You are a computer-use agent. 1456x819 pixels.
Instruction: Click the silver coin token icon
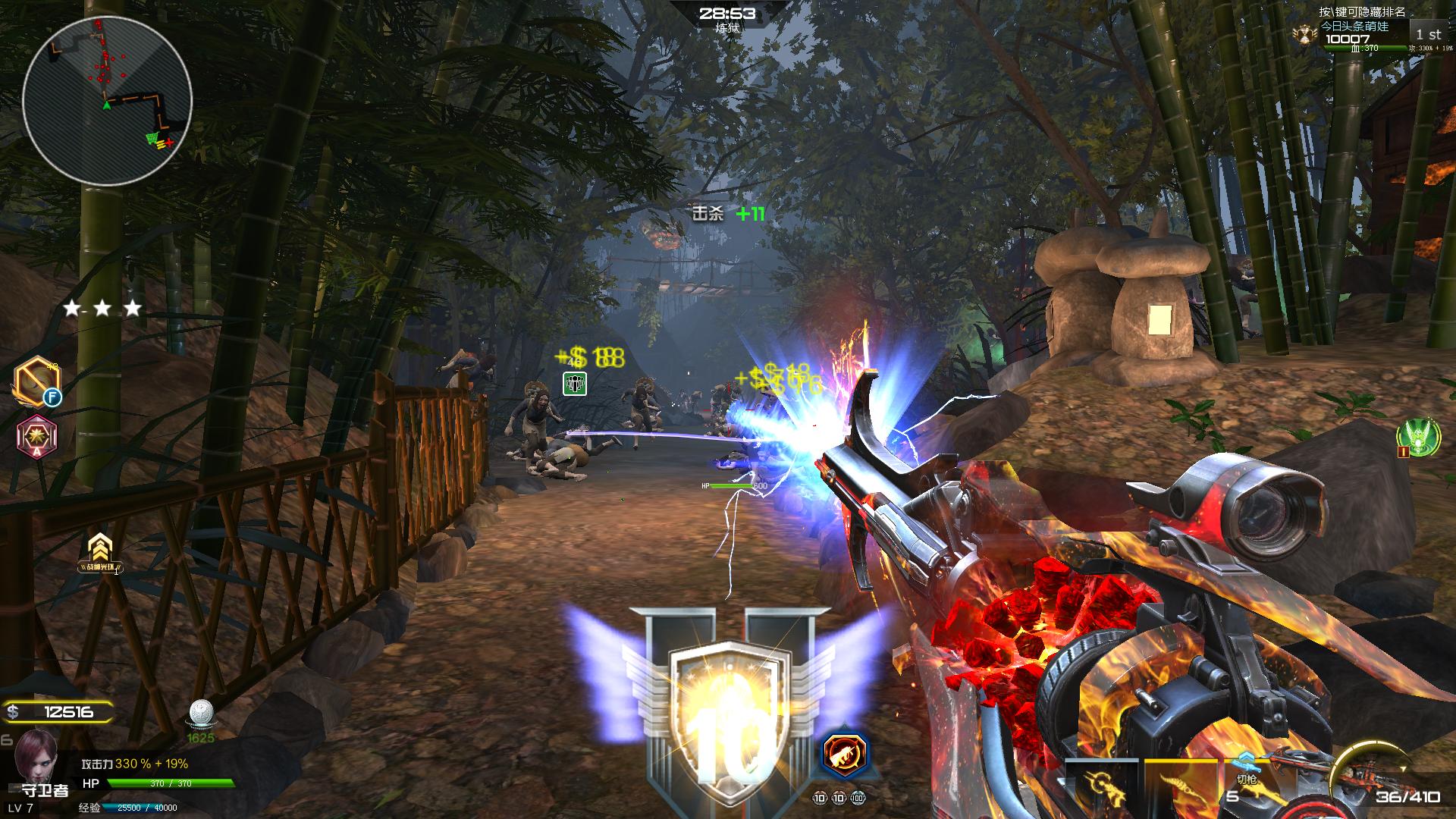(x=201, y=714)
